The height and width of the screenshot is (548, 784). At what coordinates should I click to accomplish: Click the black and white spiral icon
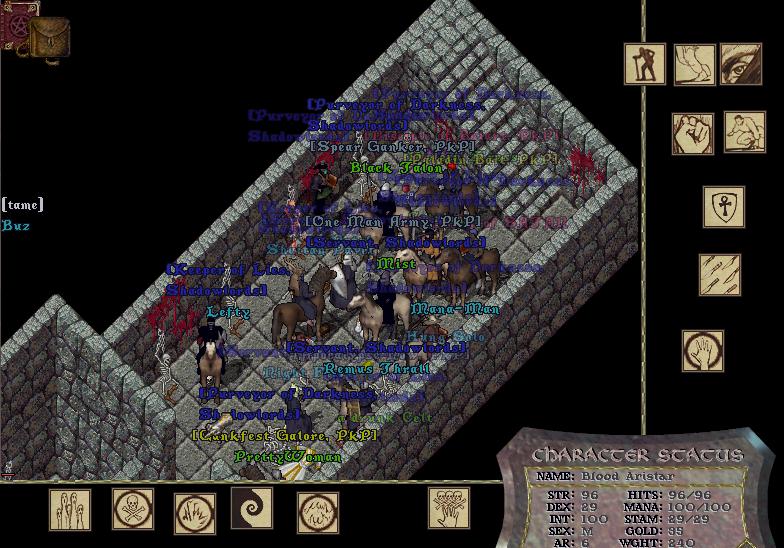pyautogui.click(x=252, y=508)
